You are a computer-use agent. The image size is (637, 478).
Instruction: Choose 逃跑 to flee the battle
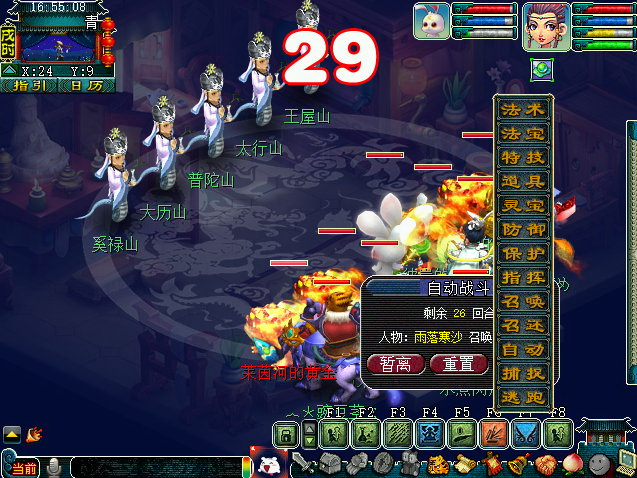pyautogui.click(x=522, y=397)
